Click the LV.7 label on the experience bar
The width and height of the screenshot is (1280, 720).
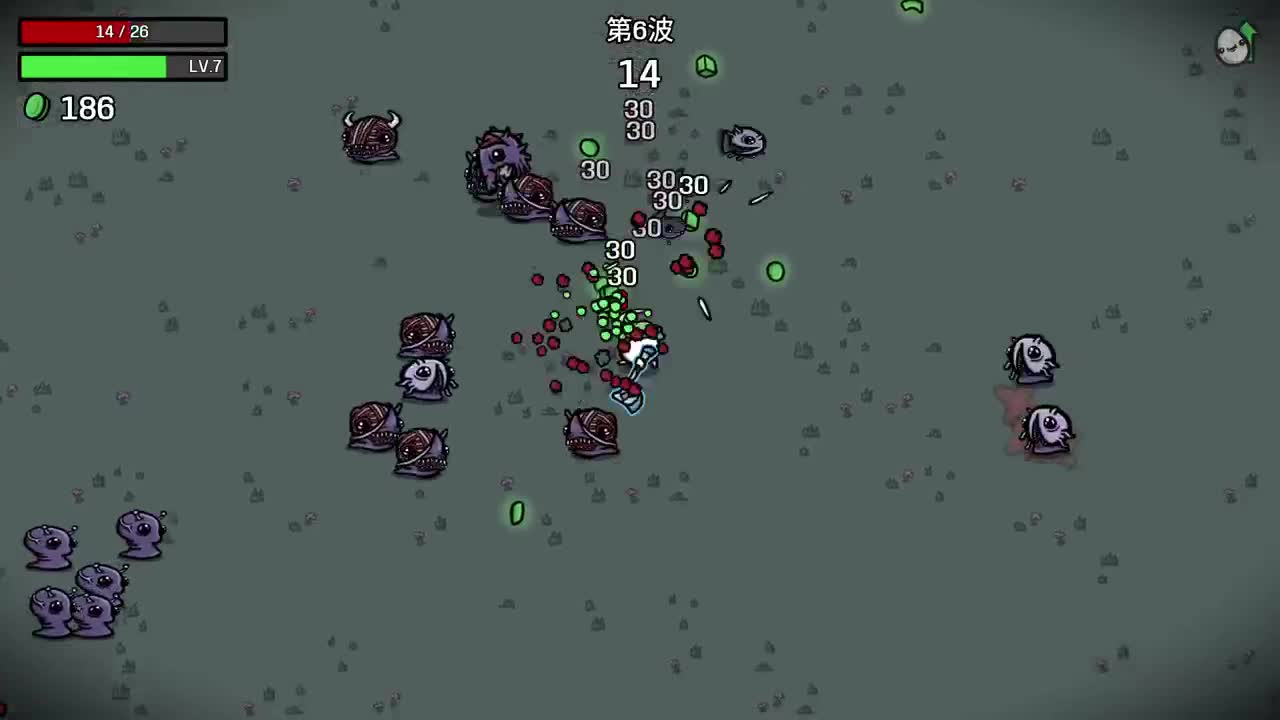pyautogui.click(x=204, y=66)
